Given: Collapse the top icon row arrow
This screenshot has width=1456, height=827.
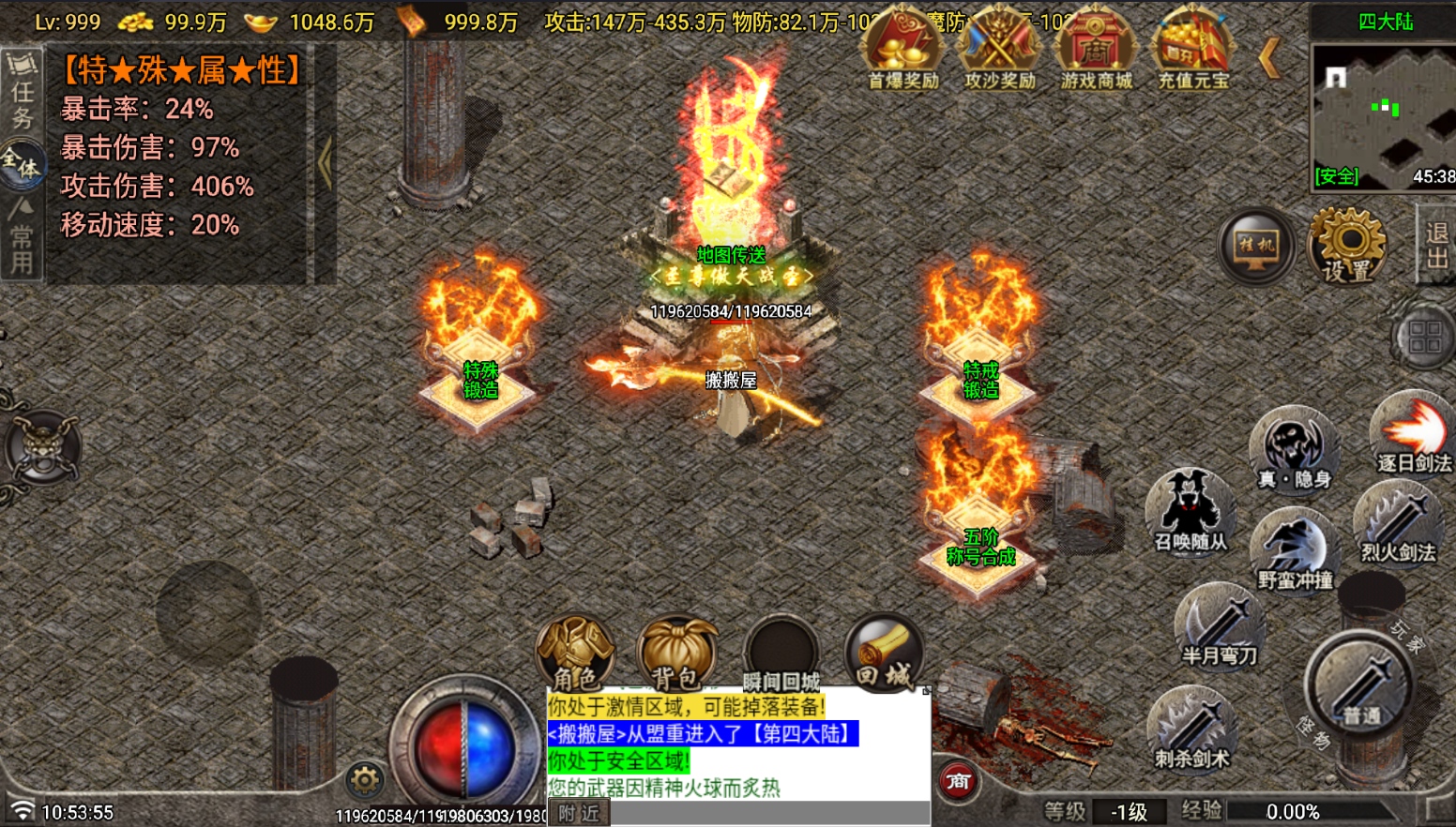Looking at the screenshot, I should (x=1269, y=58).
